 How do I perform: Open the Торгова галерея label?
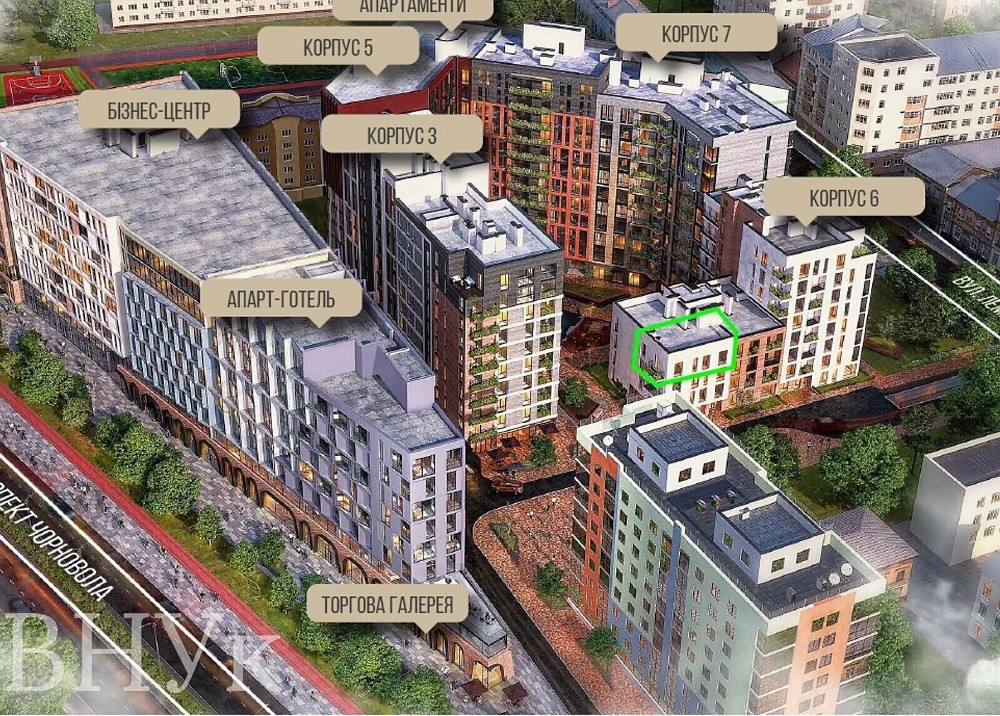point(387,604)
